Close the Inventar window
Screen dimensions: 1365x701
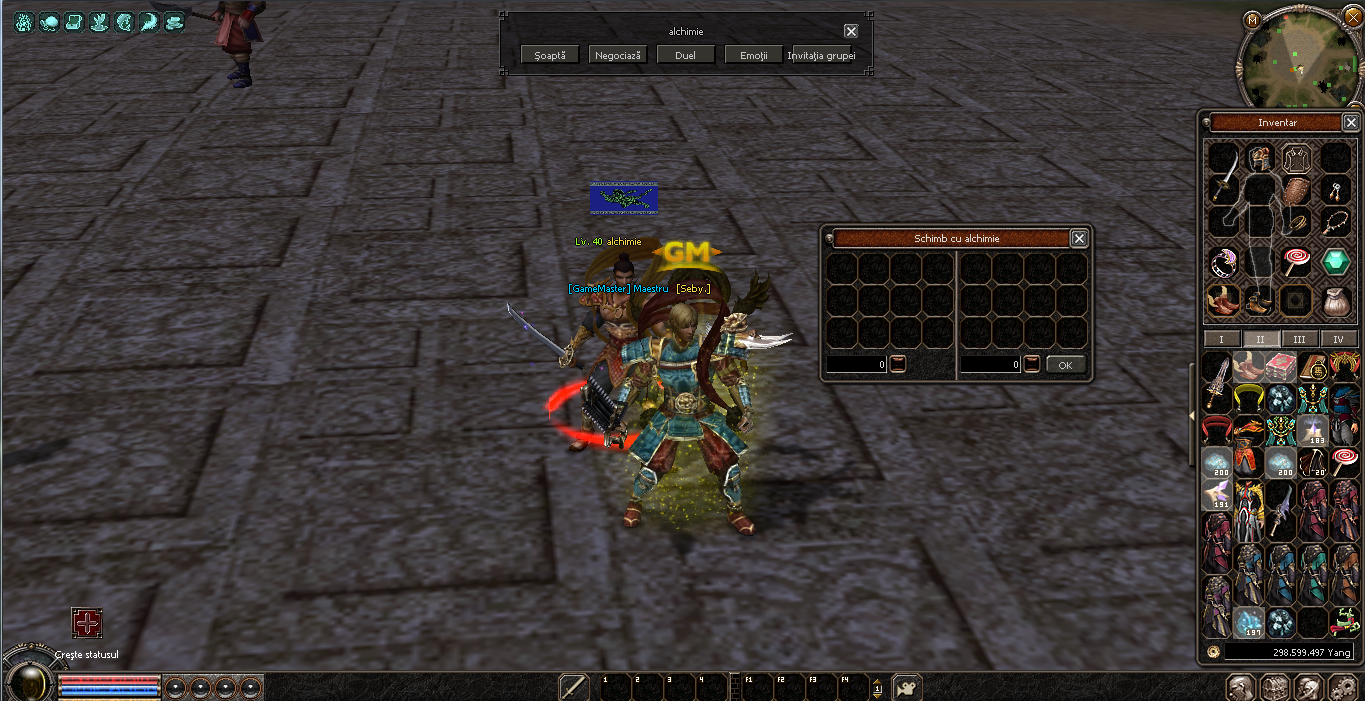tap(1351, 122)
